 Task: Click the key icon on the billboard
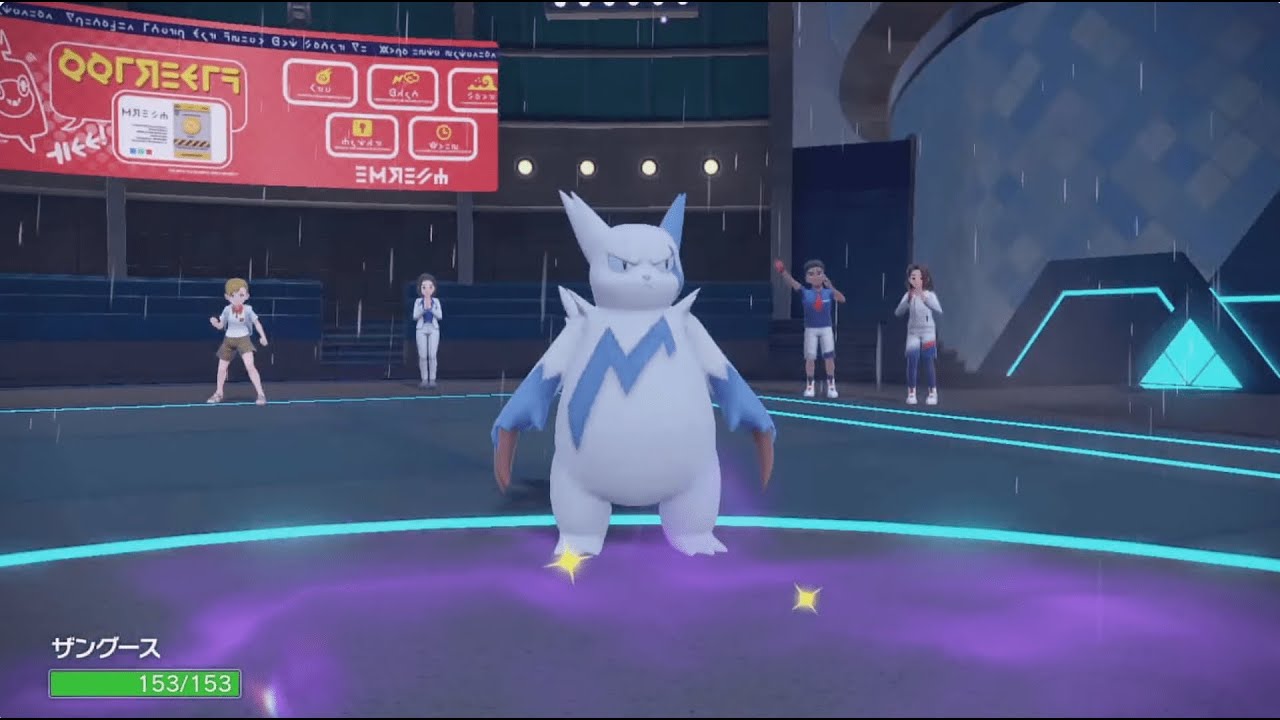pyautogui.click(x=362, y=128)
